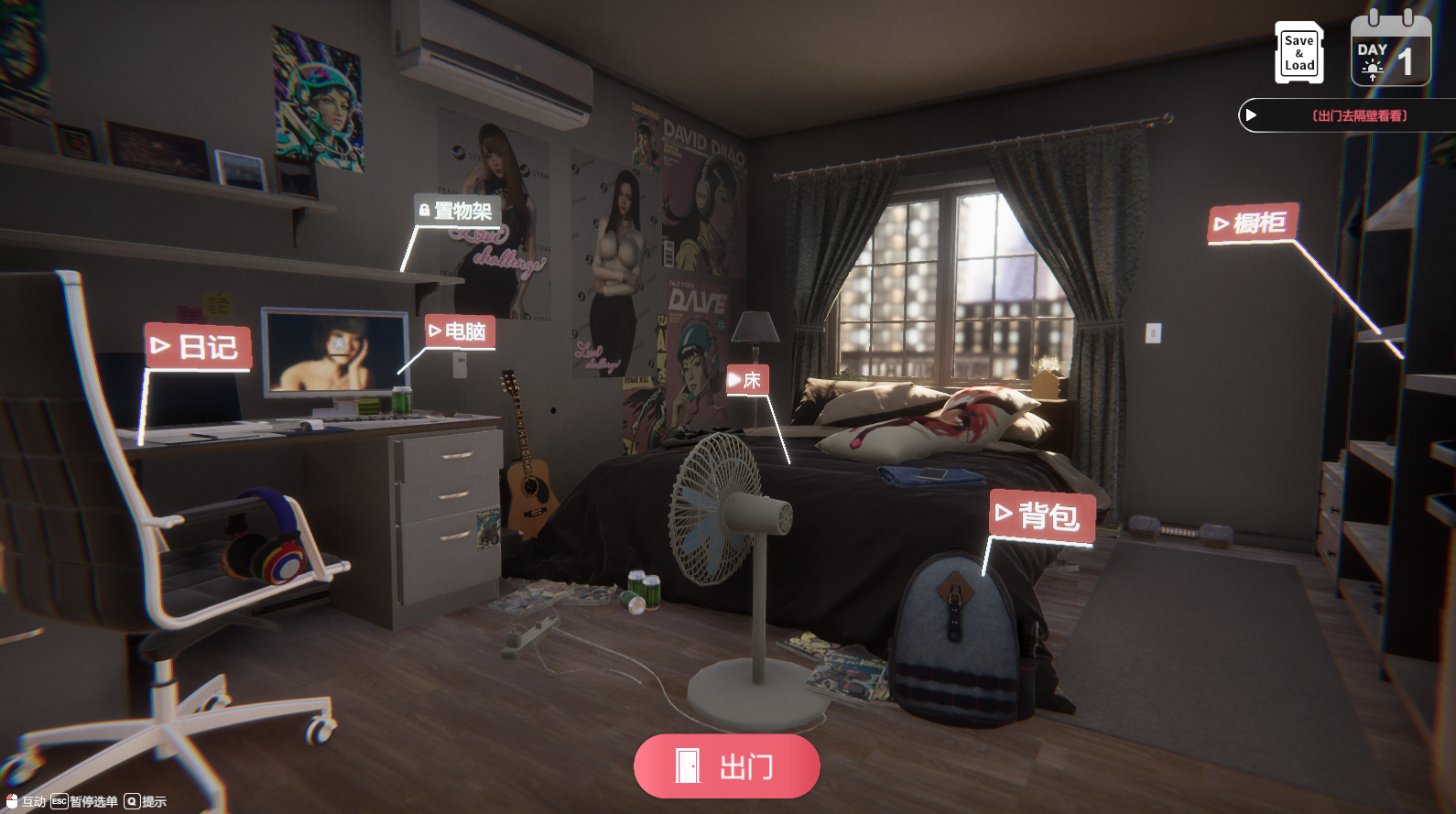Expand the objective tracker 出门去隔壁看看
The height and width of the screenshot is (814, 1456).
click(1252, 115)
